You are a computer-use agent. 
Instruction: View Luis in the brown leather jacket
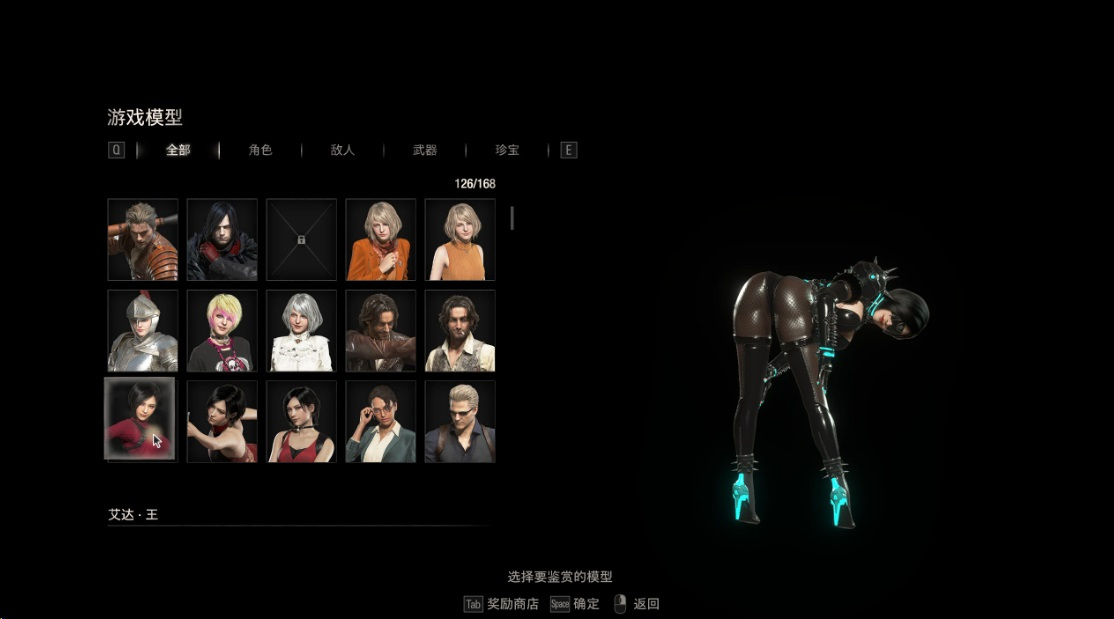pos(381,331)
